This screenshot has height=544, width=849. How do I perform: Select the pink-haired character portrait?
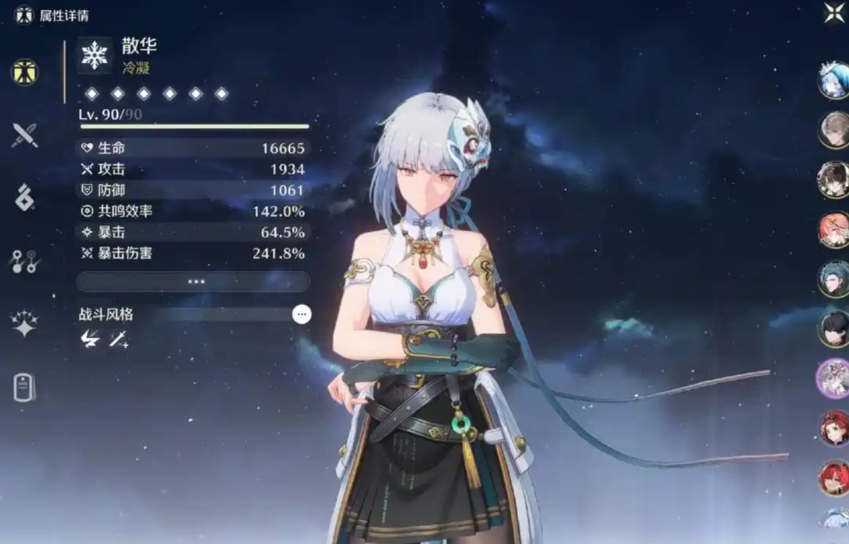[833, 229]
